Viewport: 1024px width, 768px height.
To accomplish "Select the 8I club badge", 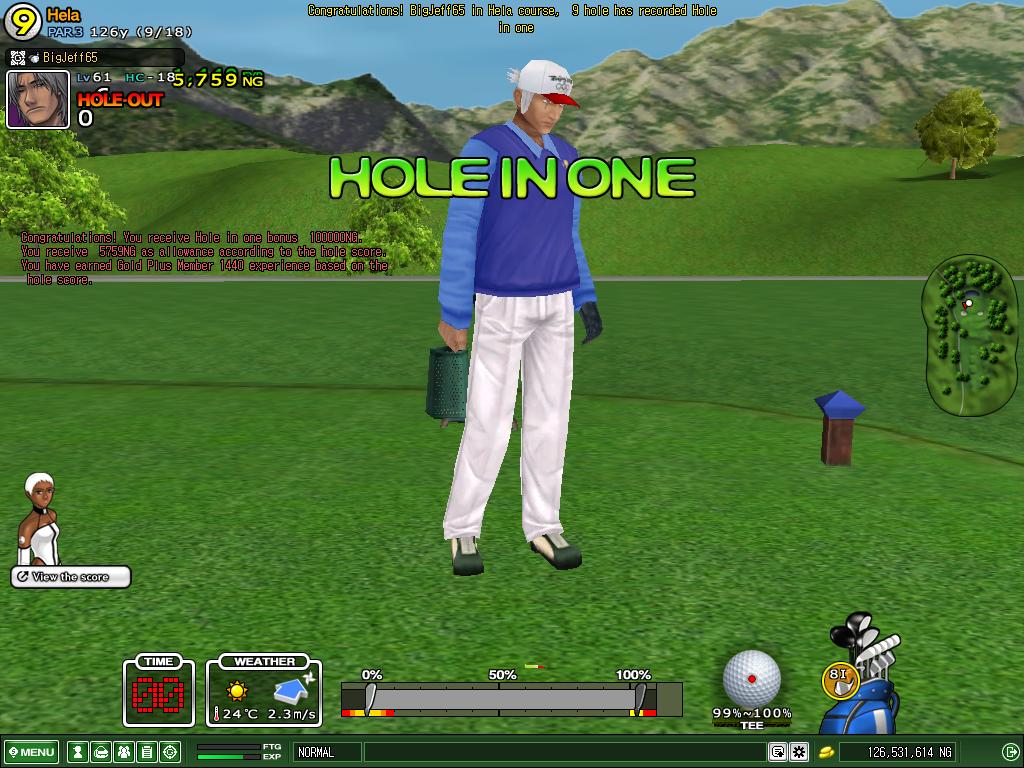I will (x=840, y=680).
